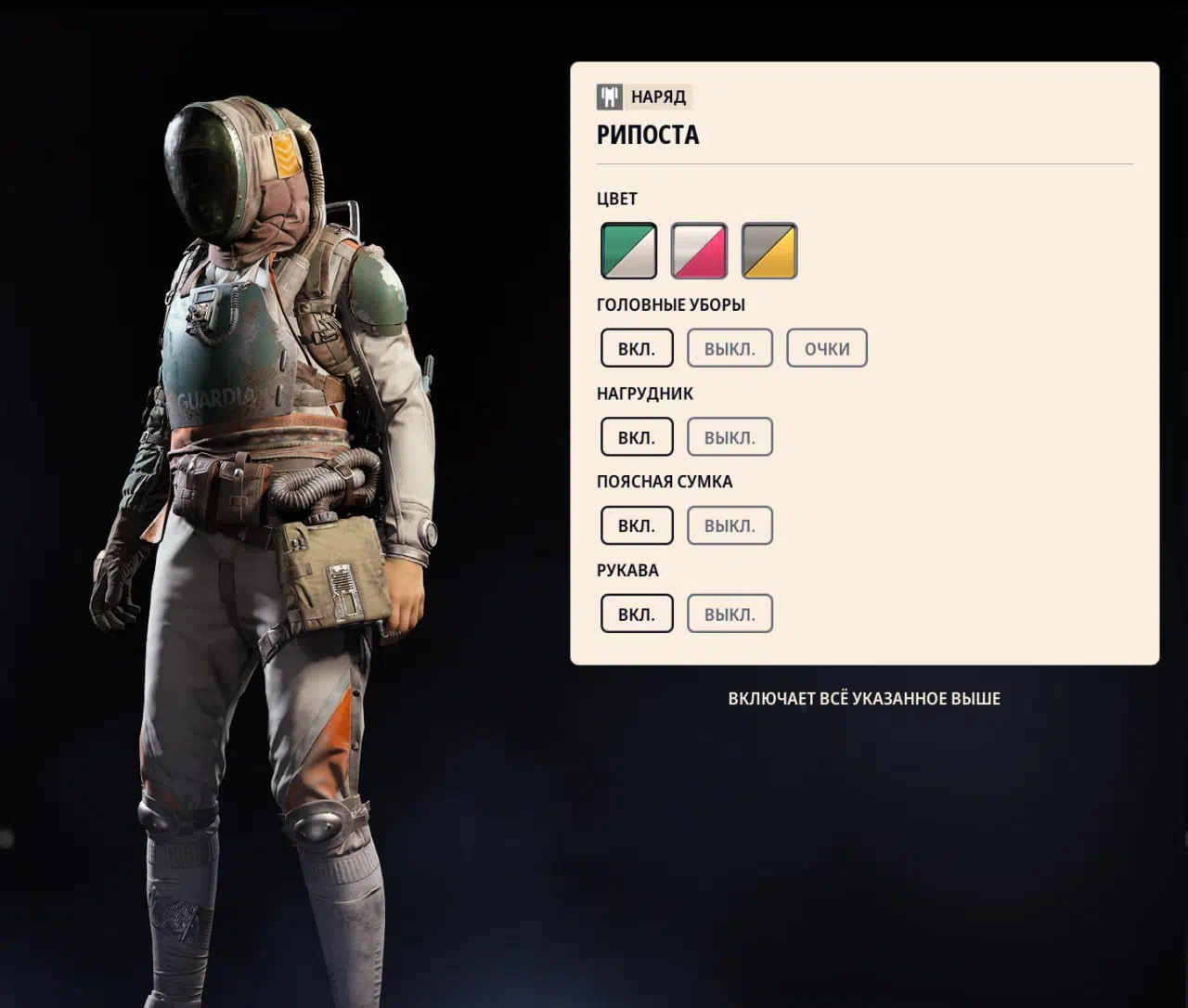Turn sleeves off under Рукава

pyautogui.click(x=730, y=614)
